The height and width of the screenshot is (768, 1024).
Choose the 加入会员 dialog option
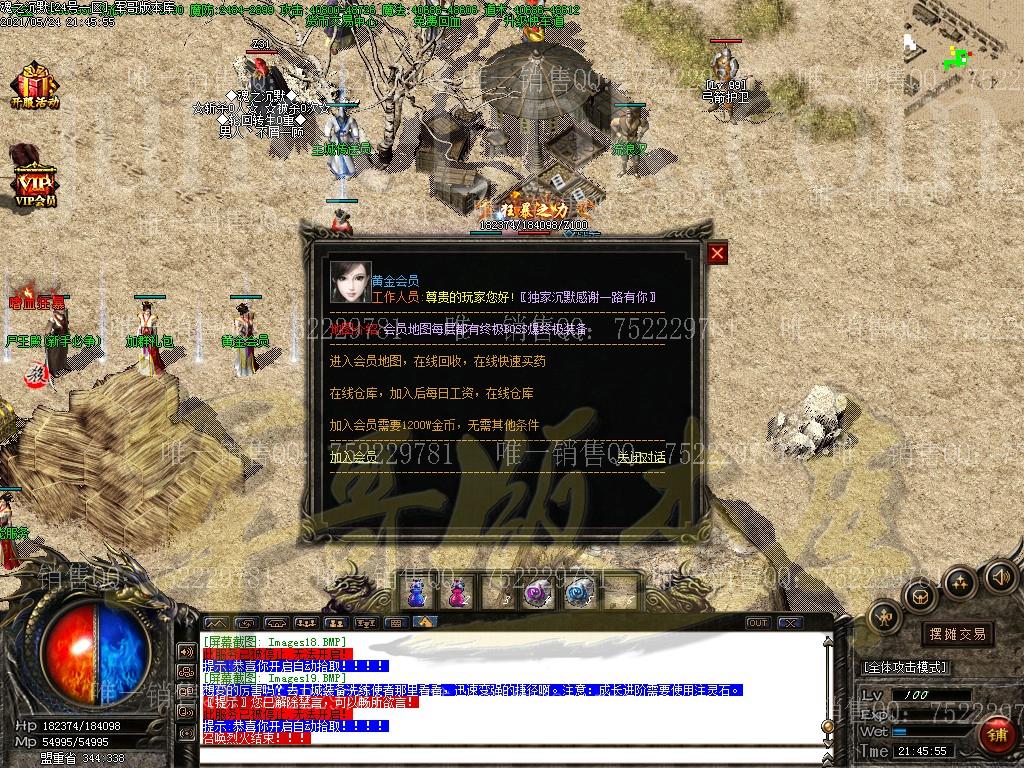pyautogui.click(x=354, y=457)
